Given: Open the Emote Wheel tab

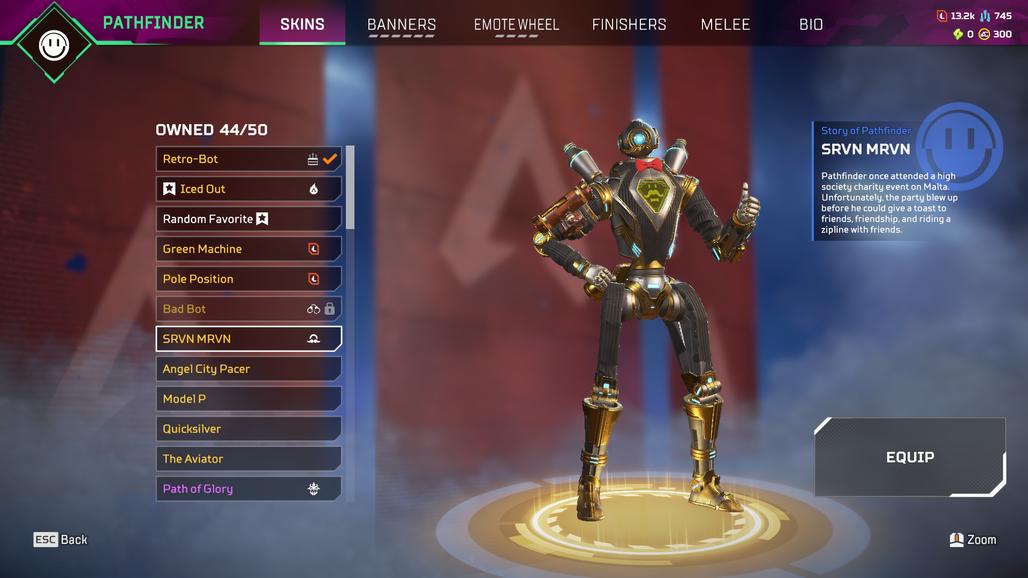Looking at the screenshot, I should (x=516, y=25).
